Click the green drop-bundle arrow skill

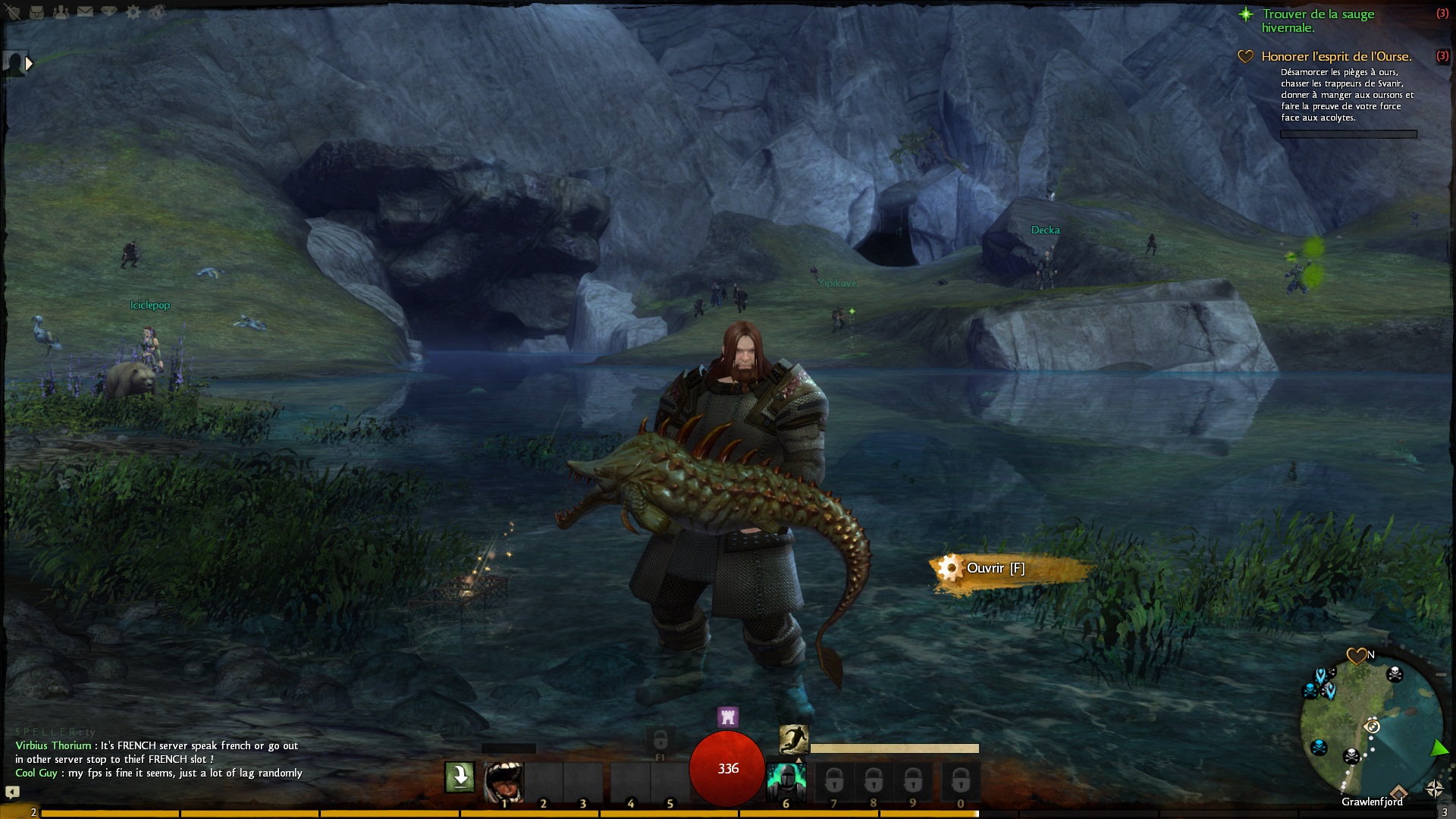[460, 777]
